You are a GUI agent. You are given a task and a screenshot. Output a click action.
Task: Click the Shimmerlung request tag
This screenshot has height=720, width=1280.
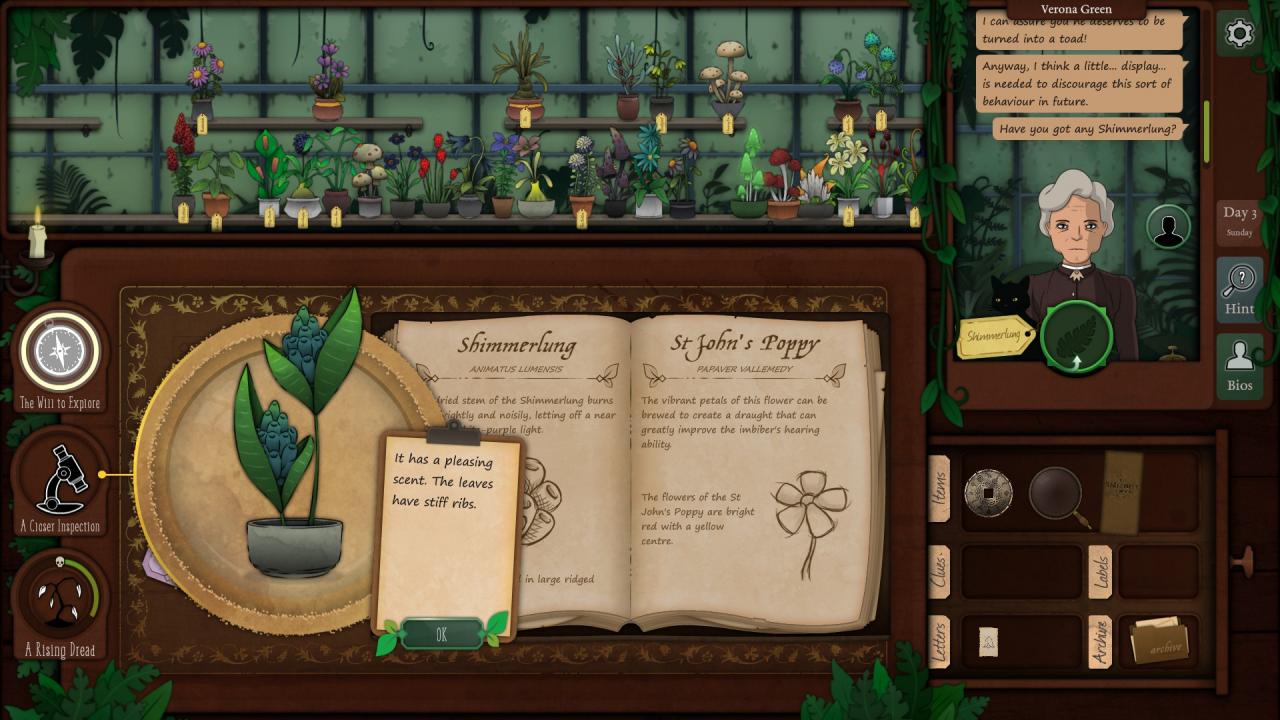coord(994,337)
